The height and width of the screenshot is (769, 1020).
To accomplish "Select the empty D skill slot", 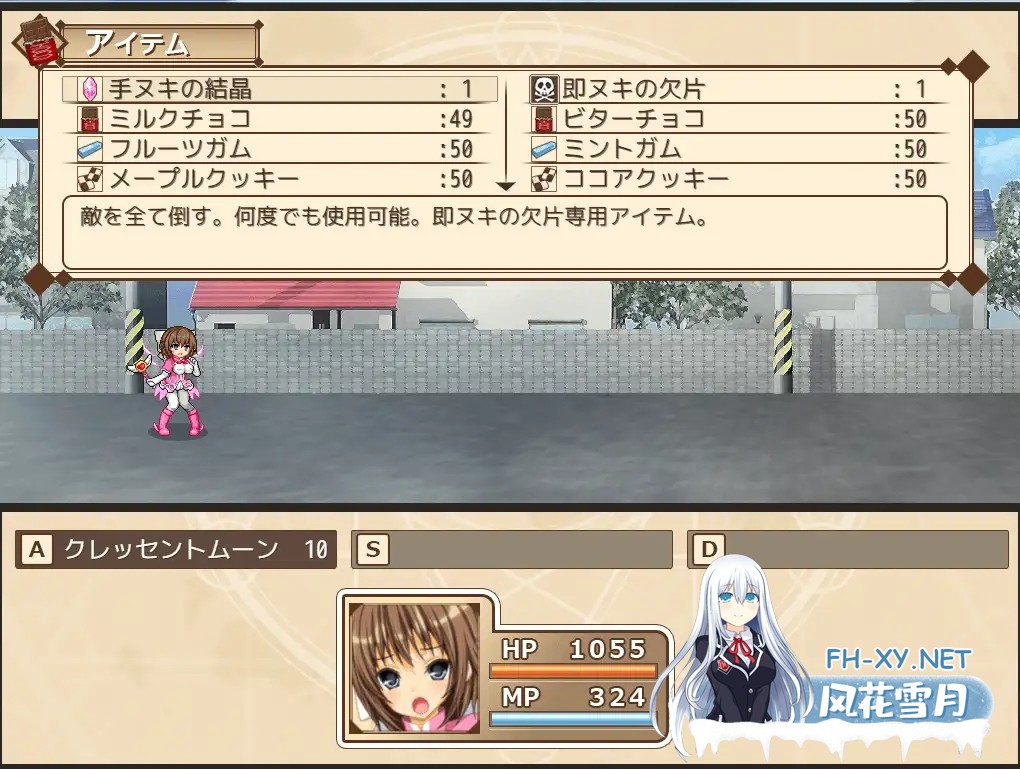I will 848,549.
